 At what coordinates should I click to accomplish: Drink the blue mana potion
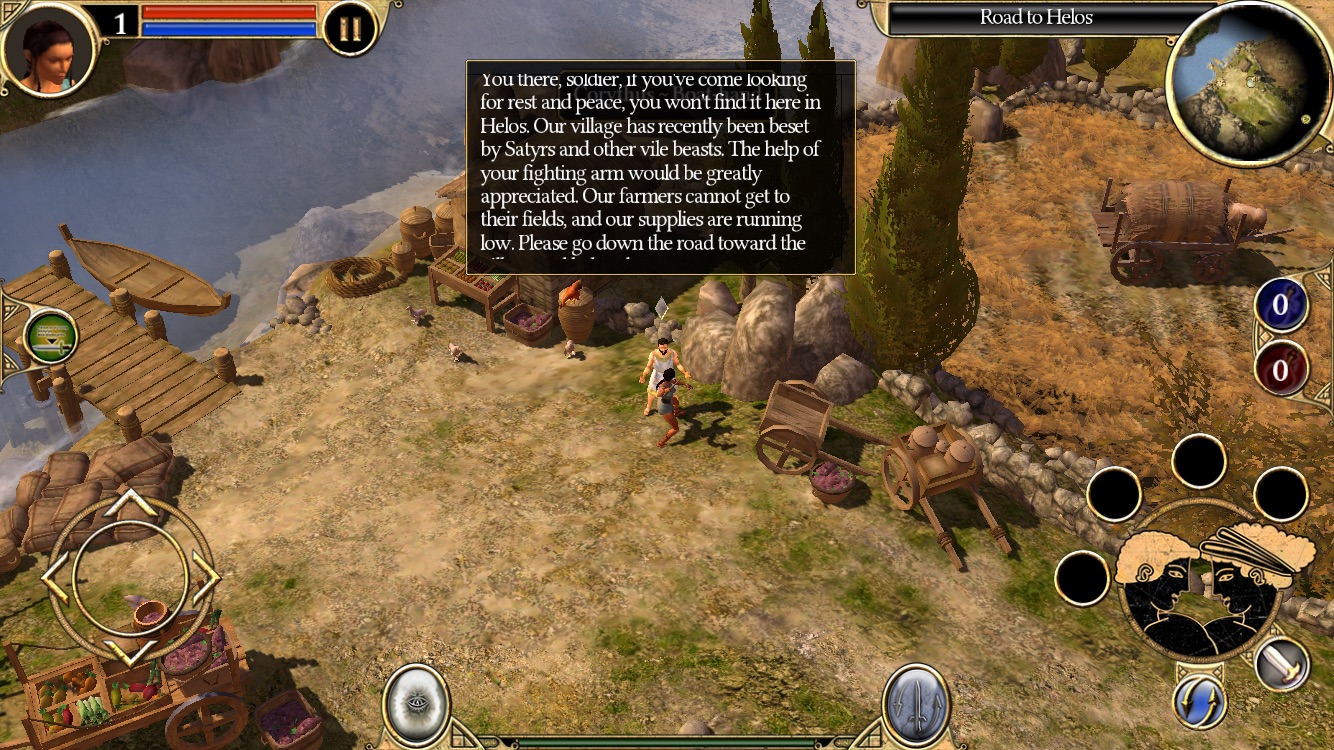point(1281,306)
